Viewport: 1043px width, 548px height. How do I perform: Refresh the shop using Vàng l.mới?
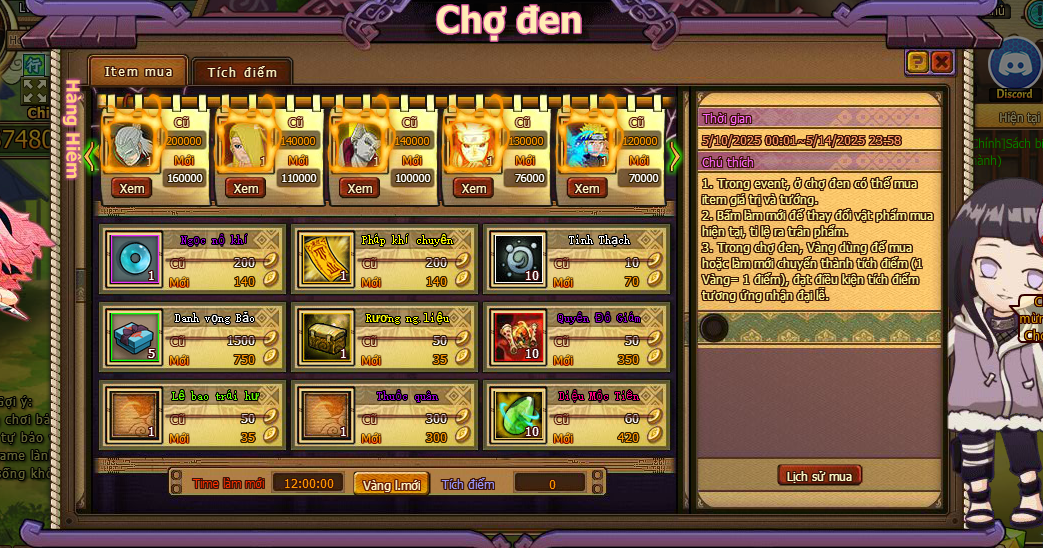click(391, 484)
